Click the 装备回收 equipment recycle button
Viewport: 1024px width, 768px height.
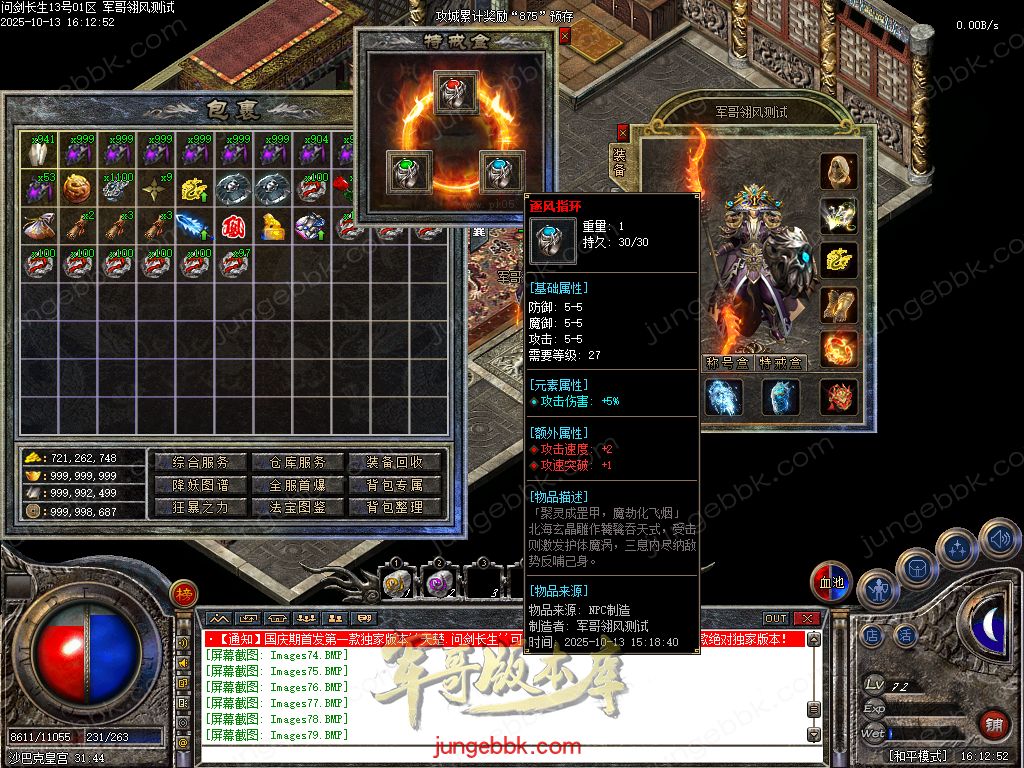click(x=395, y=463)
